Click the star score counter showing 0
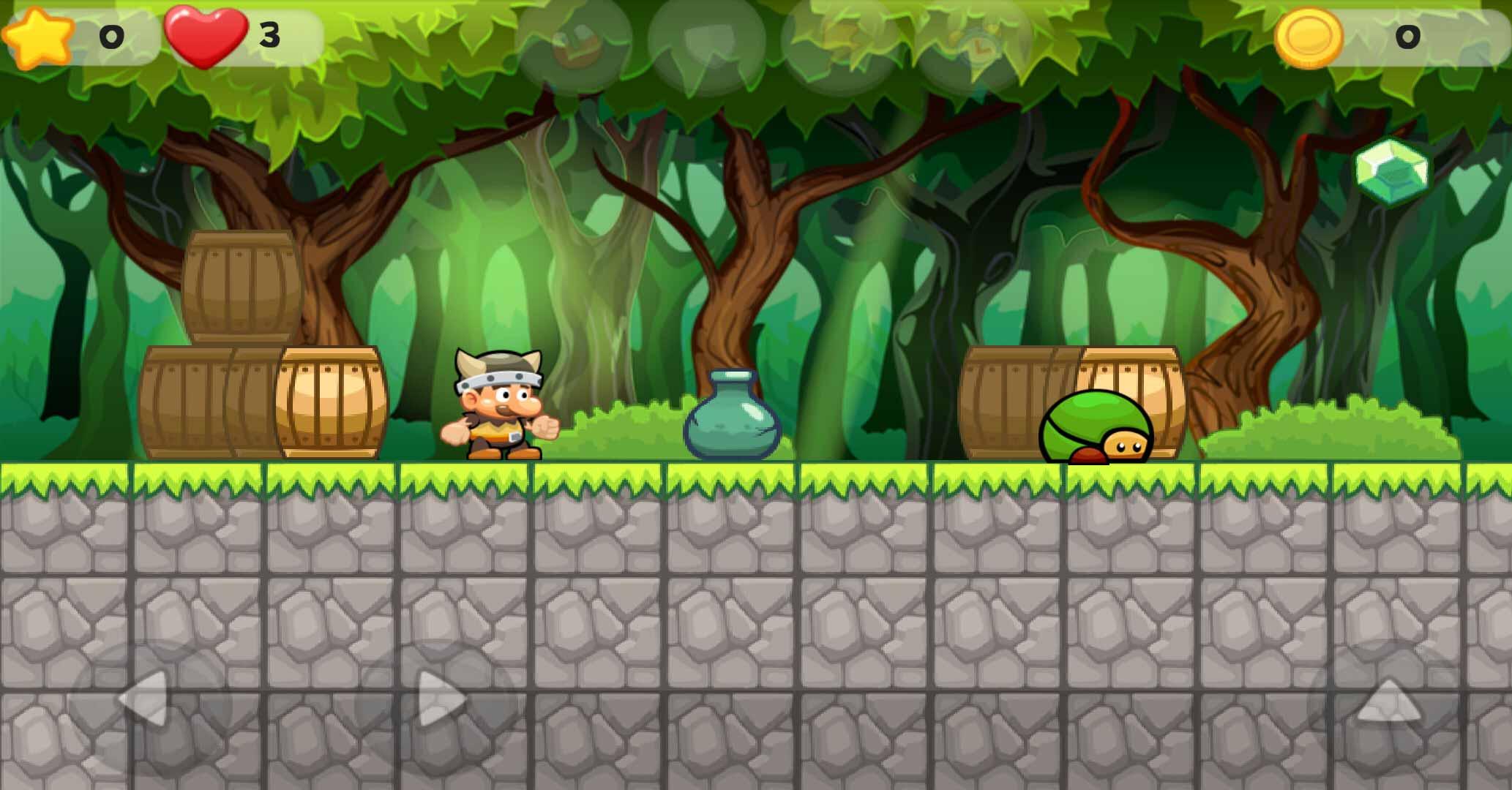 click(x=110, y=35)
